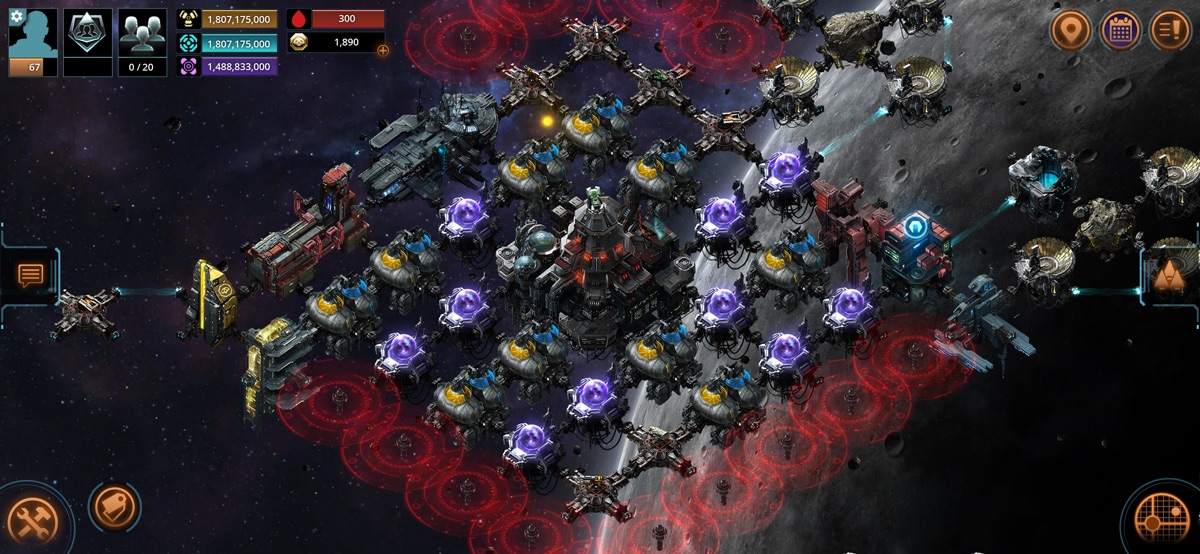The height and width of the screenshot is (554, 1200).
Task: Open the location pin bookmarks
Action: pyautogui.click(x=1070, y=30)
